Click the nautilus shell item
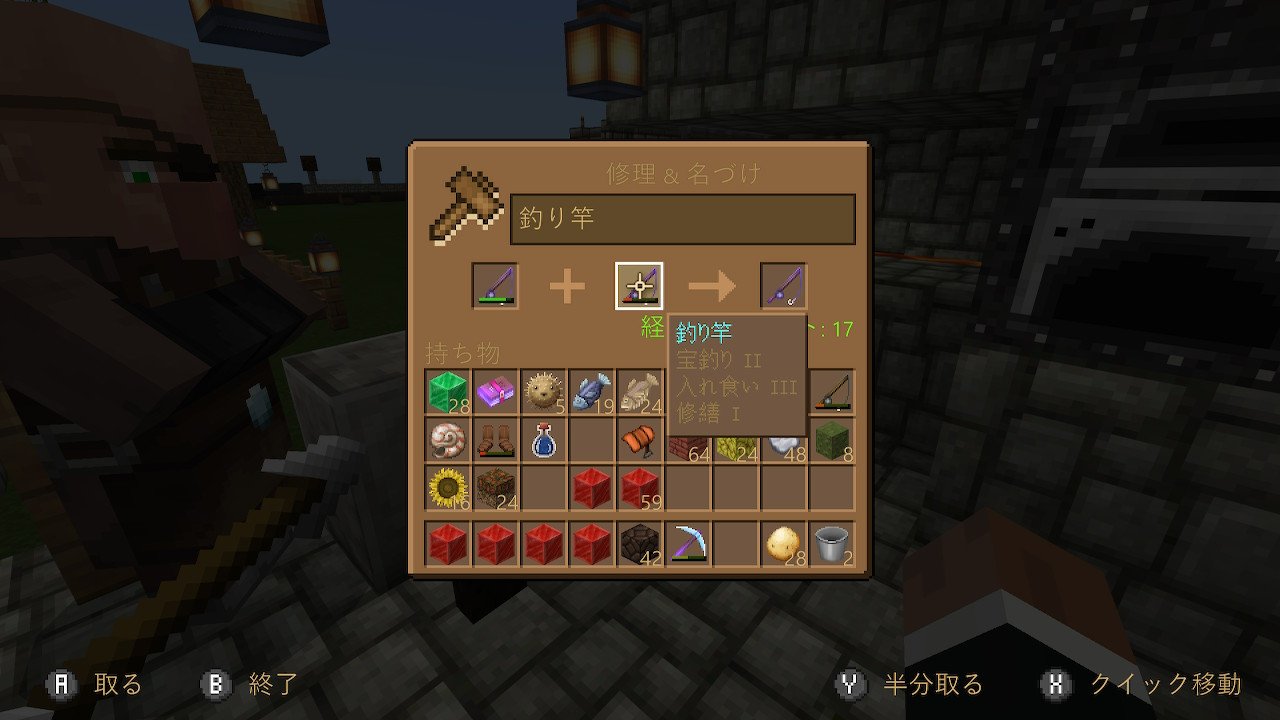 [447, 441]
